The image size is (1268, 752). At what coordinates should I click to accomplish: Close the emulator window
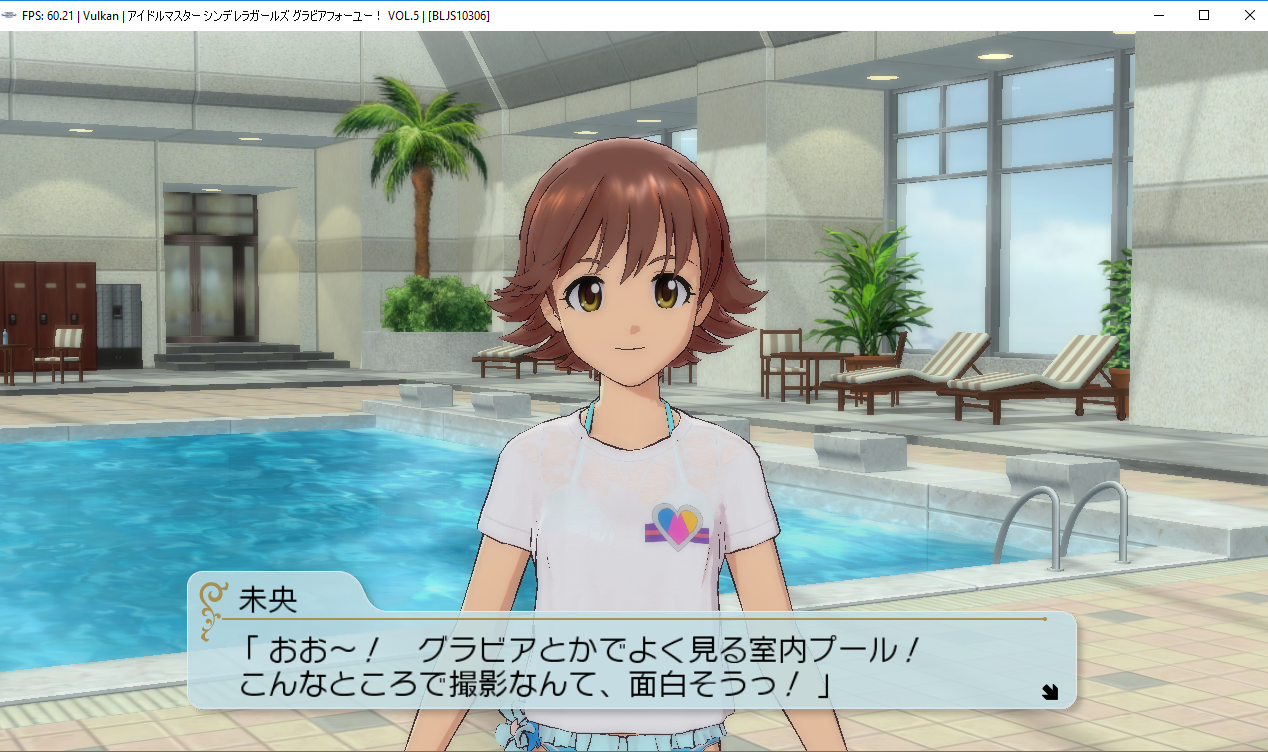point(1250,15)
